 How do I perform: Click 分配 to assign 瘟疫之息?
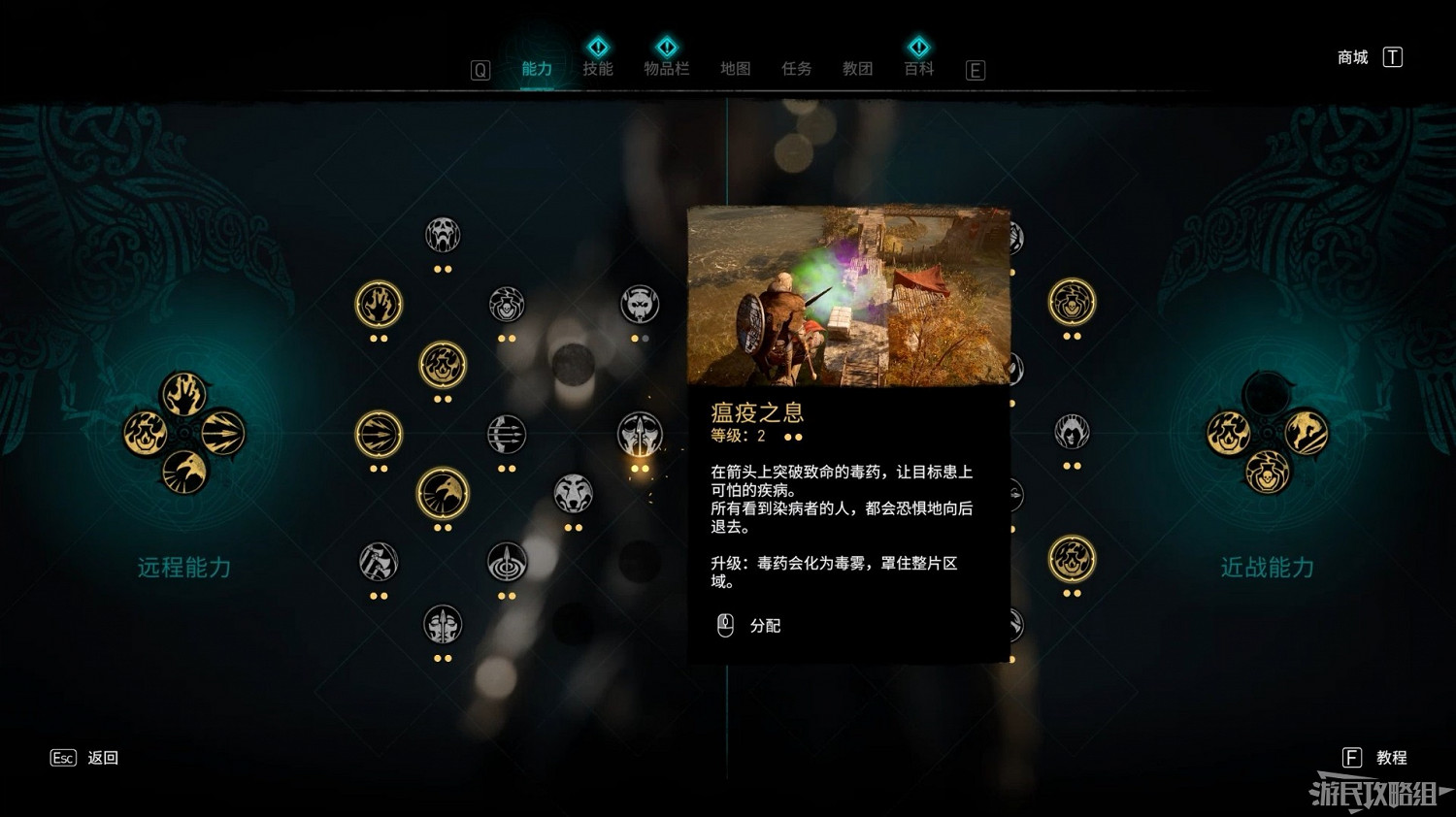(x=765, y=626)
